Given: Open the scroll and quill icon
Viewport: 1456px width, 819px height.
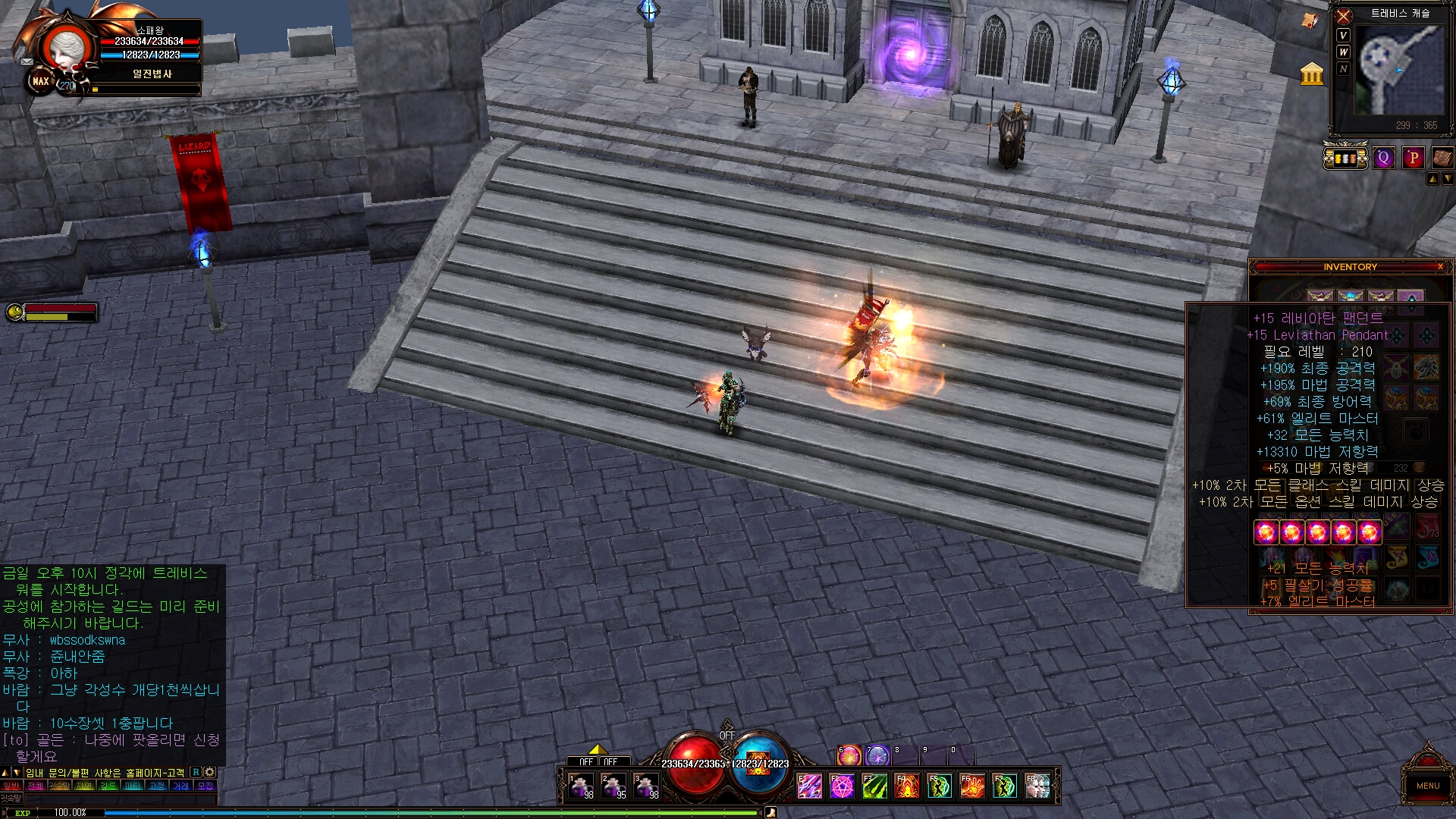Looking at the screenshot, I should [1310, 21].
